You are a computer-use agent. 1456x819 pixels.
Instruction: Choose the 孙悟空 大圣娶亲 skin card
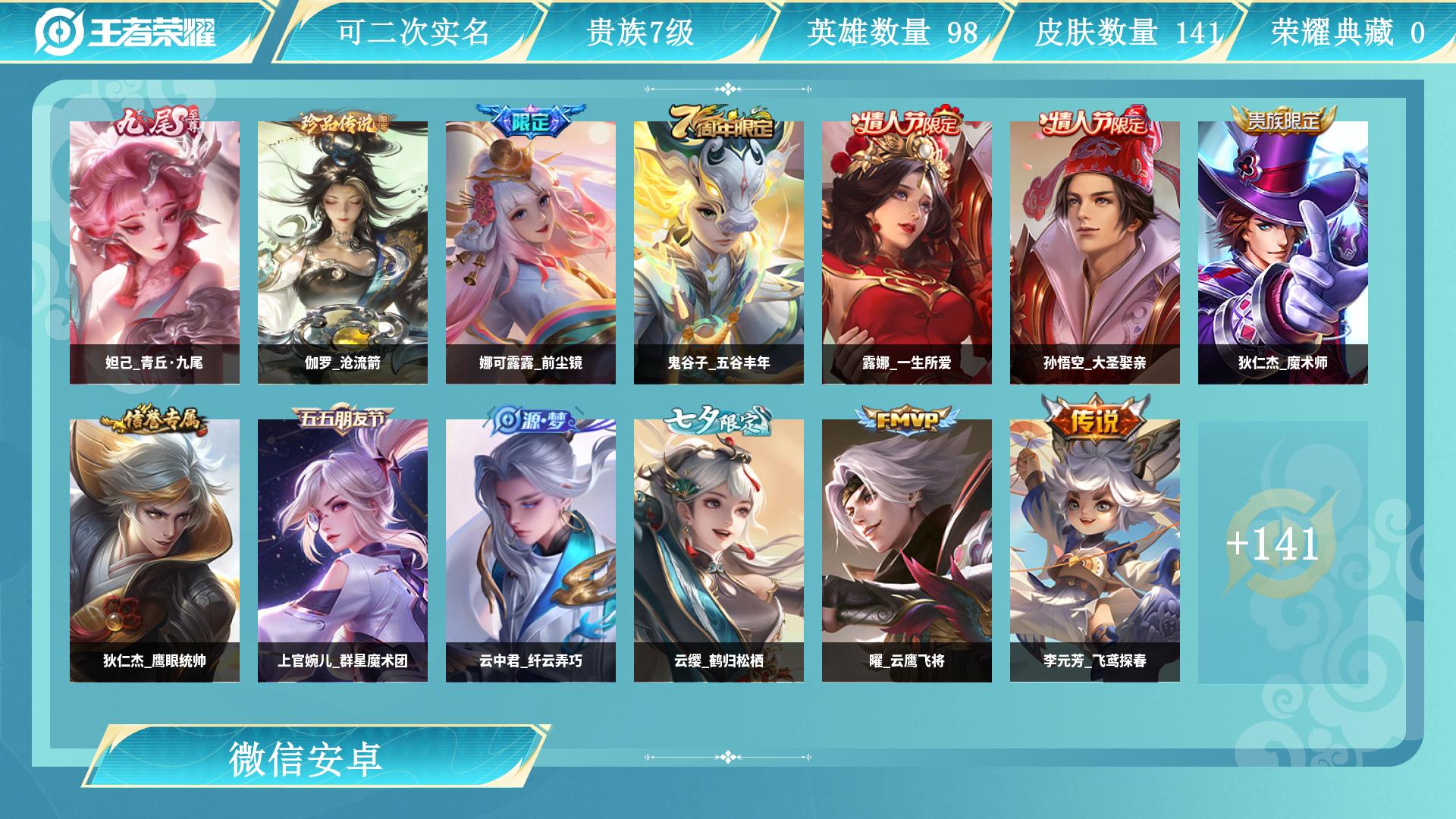click(x=1095, y=253)
